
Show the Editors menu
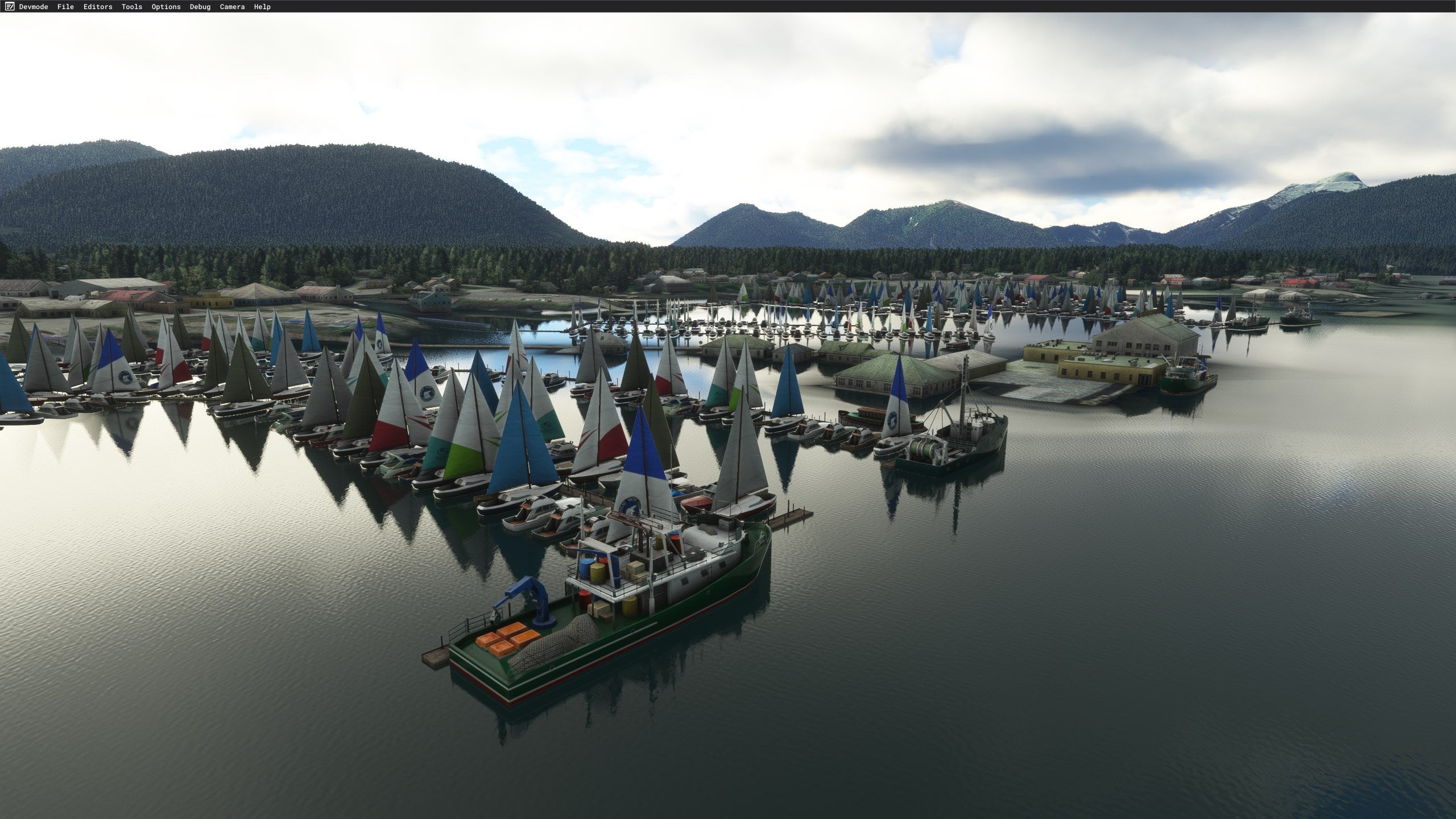(98, 7)
